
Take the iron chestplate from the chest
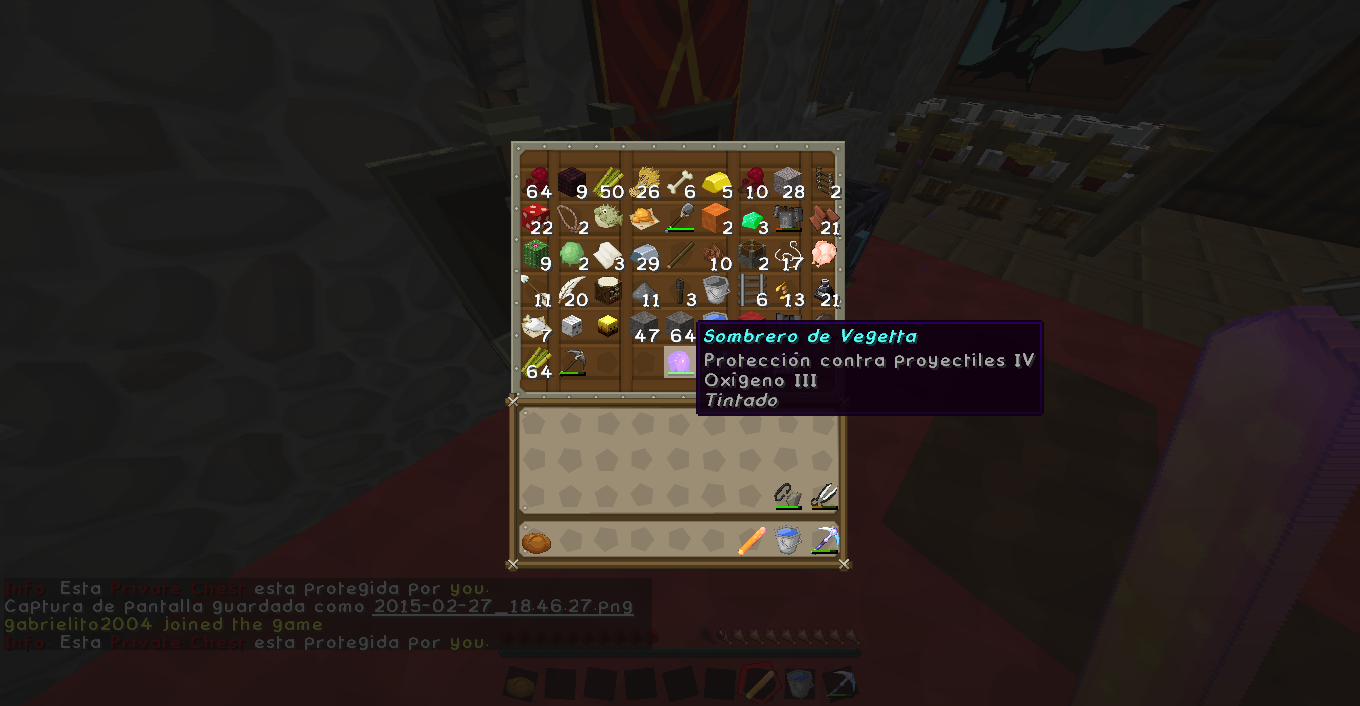788,217
